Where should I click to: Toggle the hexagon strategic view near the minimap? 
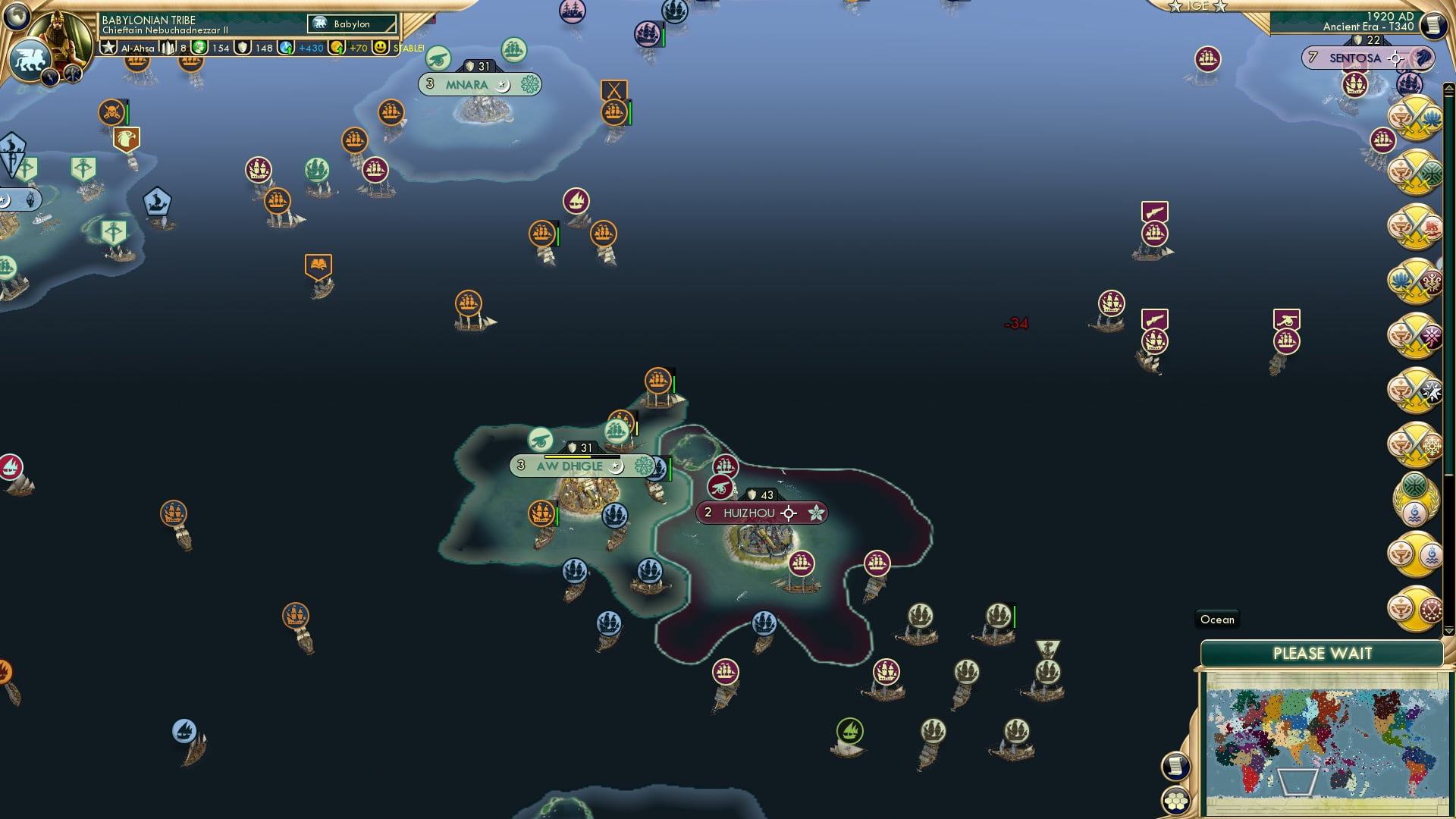pos(1176,802)
